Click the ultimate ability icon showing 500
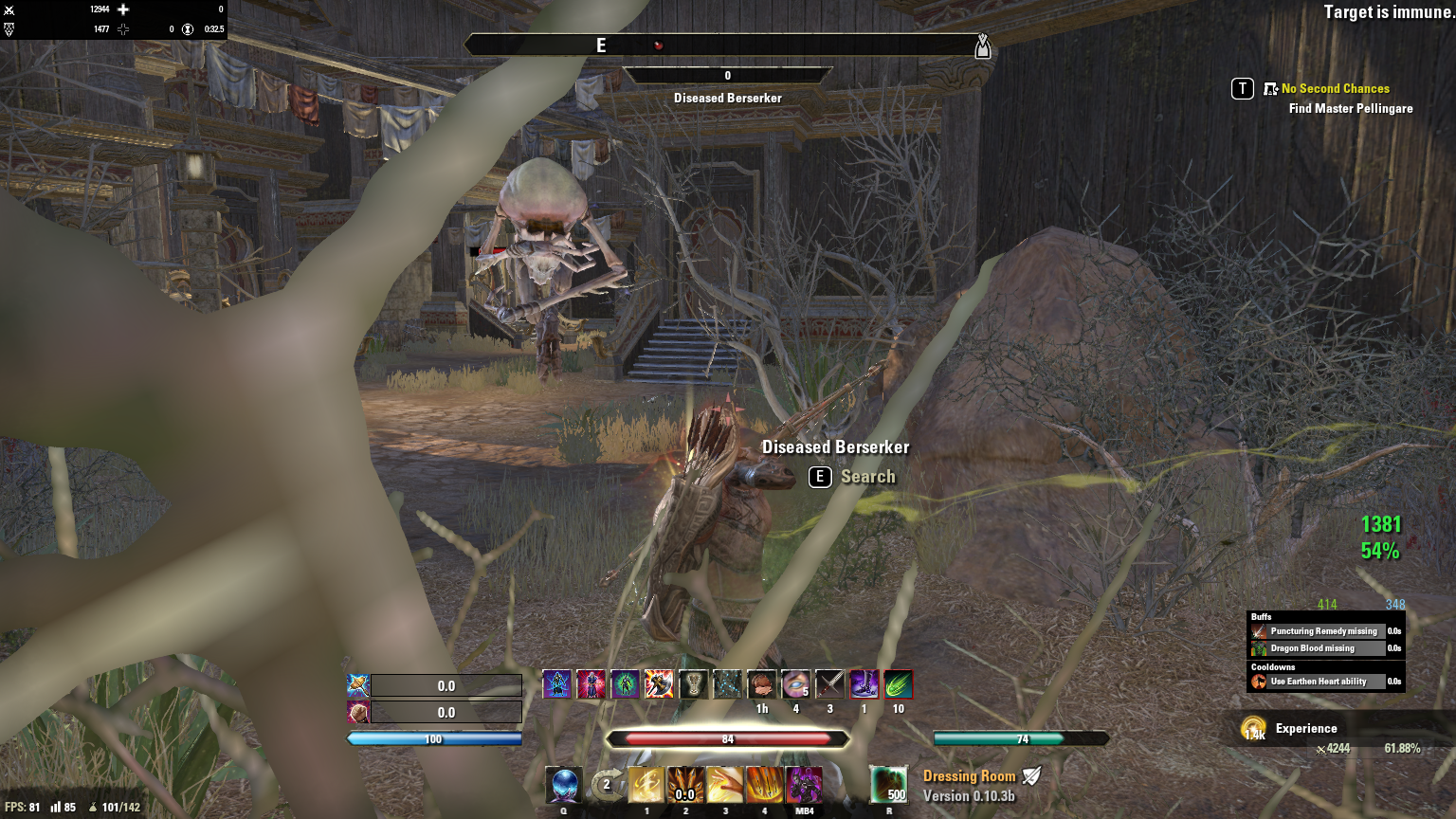This screenshot has width=1456, height=819. [x=889, y=786]
